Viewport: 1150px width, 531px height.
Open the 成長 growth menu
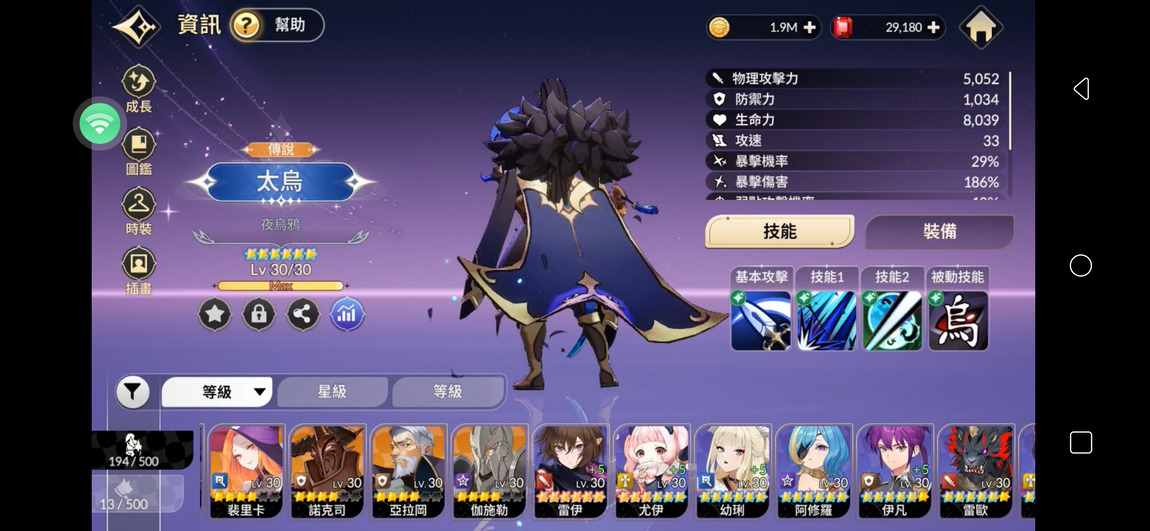139,87
